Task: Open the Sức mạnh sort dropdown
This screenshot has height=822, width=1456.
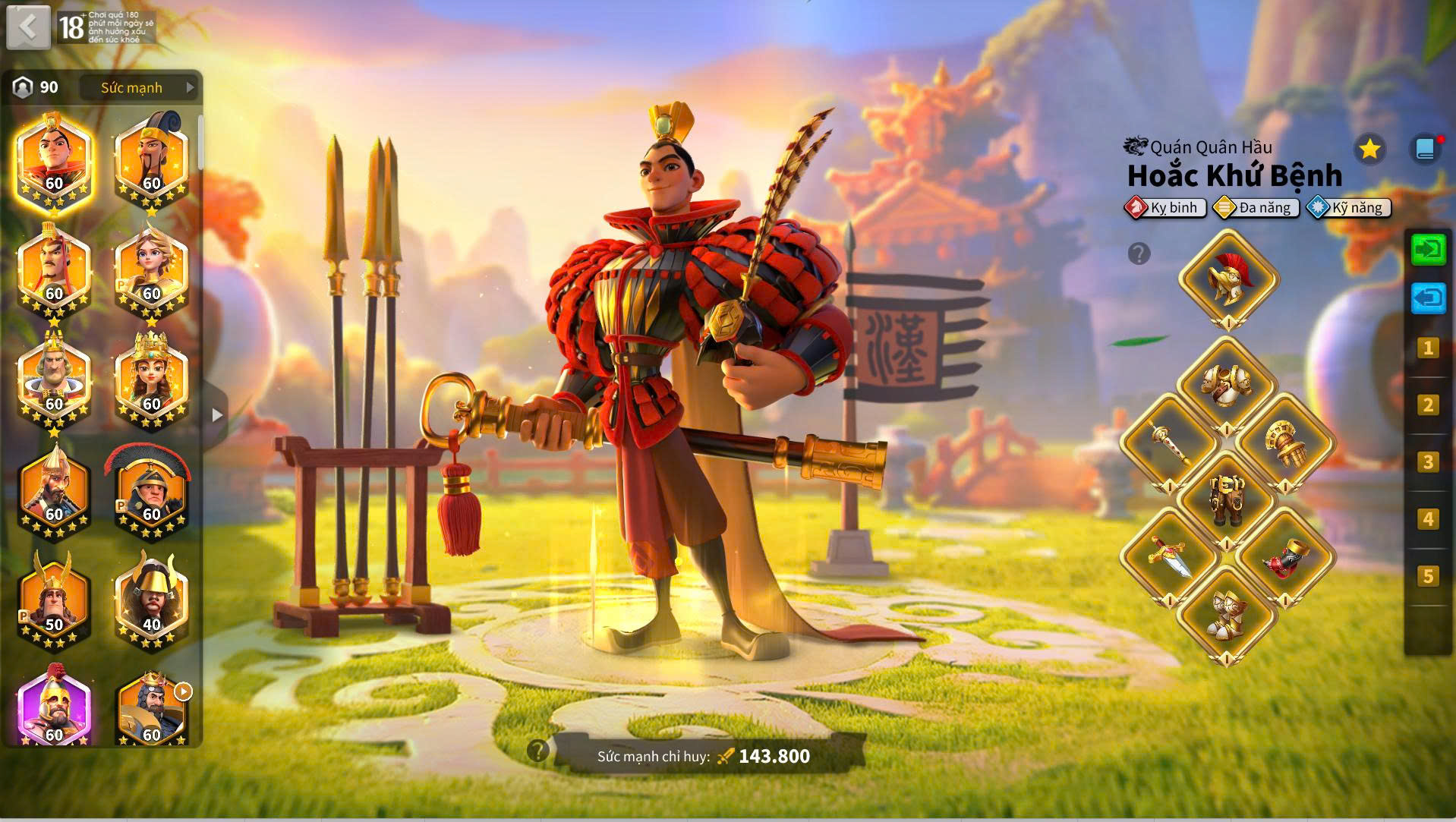Action: pyautogui.click(x=140, y=88)
